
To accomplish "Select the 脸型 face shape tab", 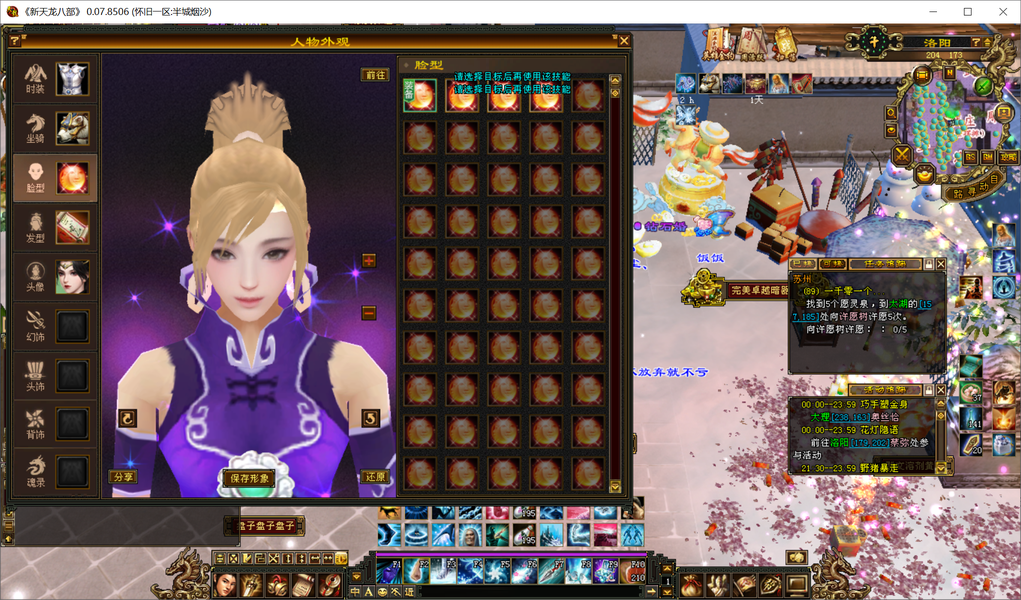I will [x=55, y=177].
